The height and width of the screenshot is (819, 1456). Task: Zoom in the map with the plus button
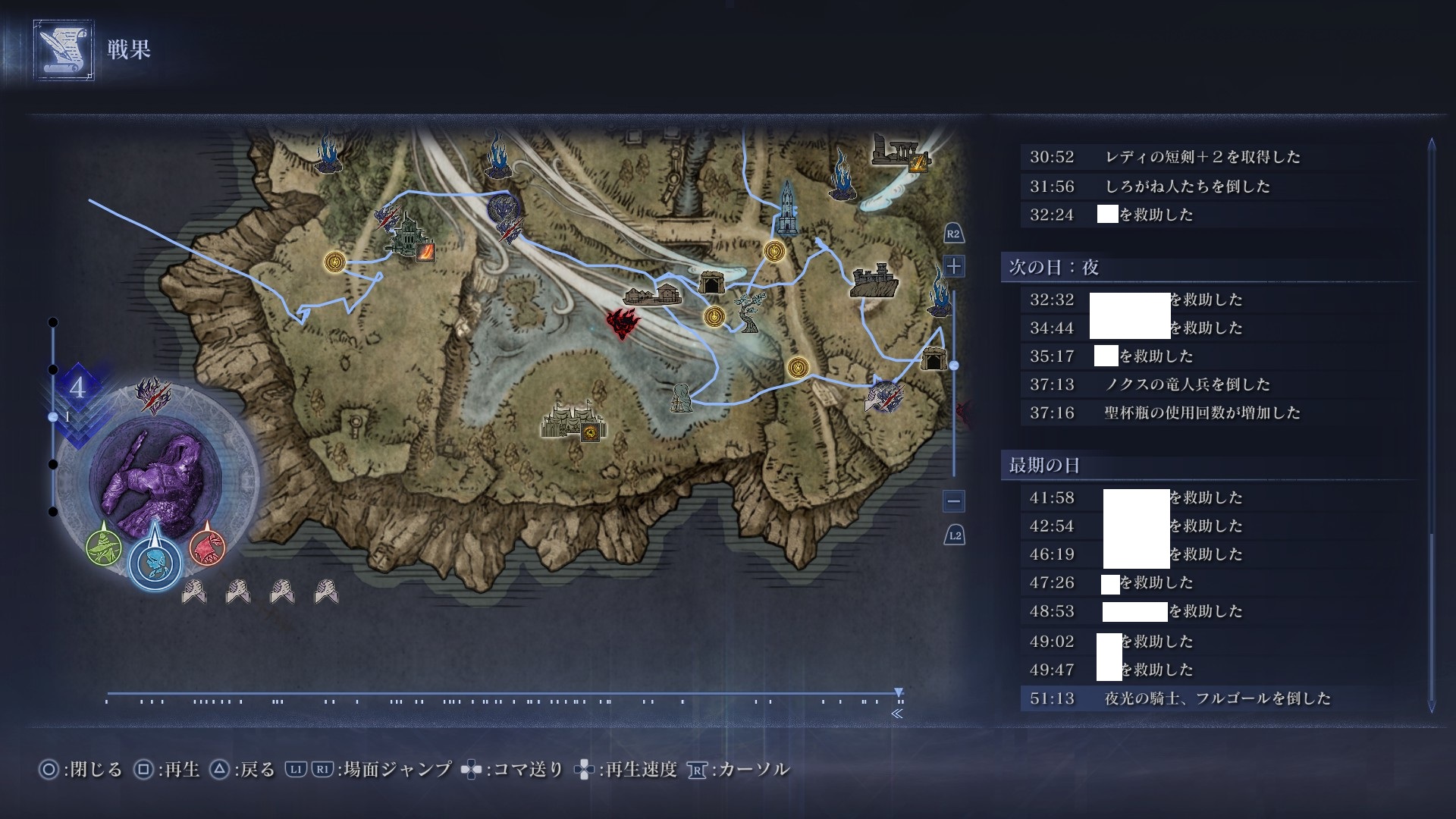pos(954,266)
